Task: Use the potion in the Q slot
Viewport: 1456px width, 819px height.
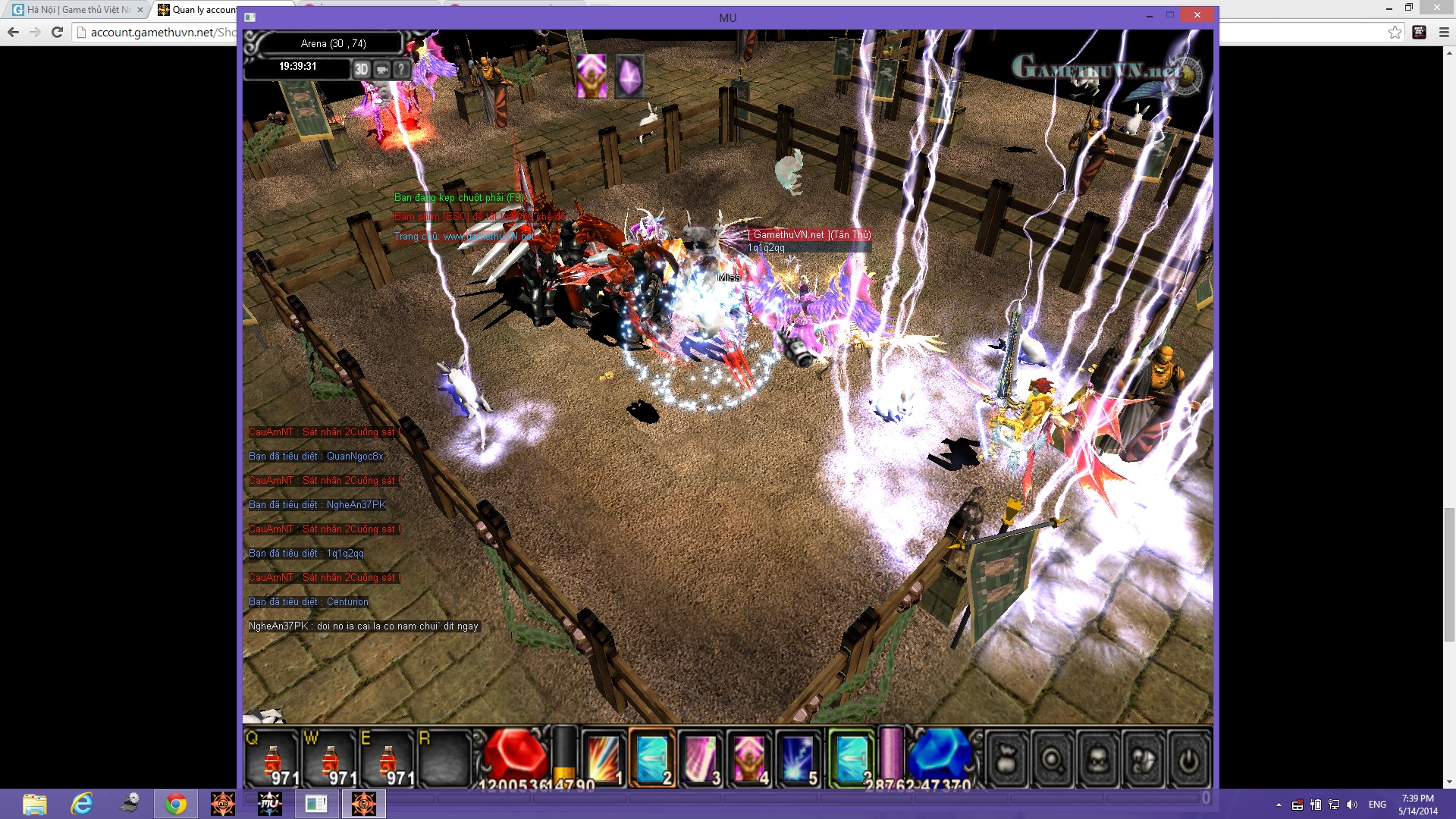Action: (271, 759)
